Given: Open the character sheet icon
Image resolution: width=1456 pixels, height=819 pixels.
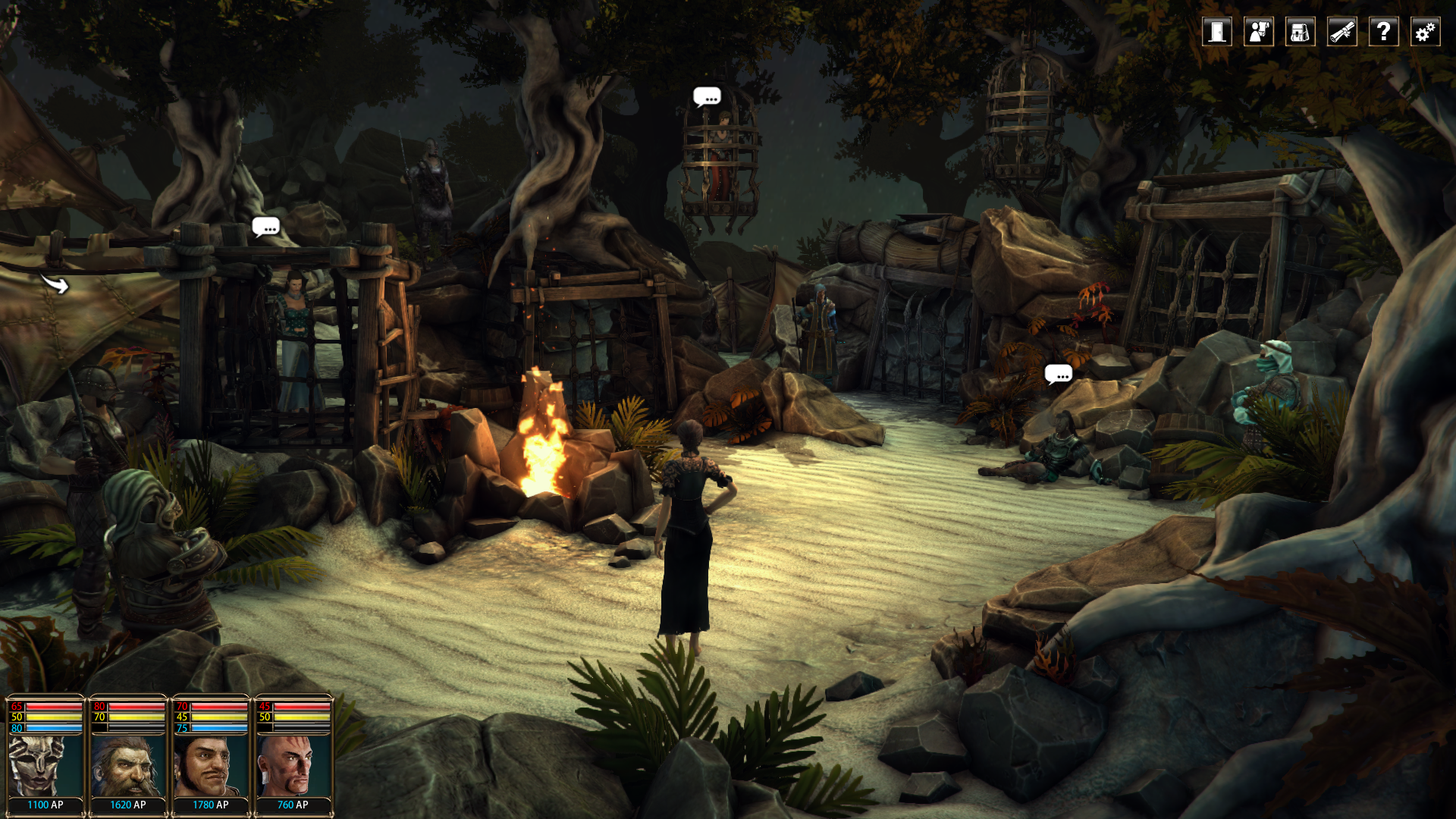Looking at the screenshot, I should pyautogui.click(x=1259, y=32).
